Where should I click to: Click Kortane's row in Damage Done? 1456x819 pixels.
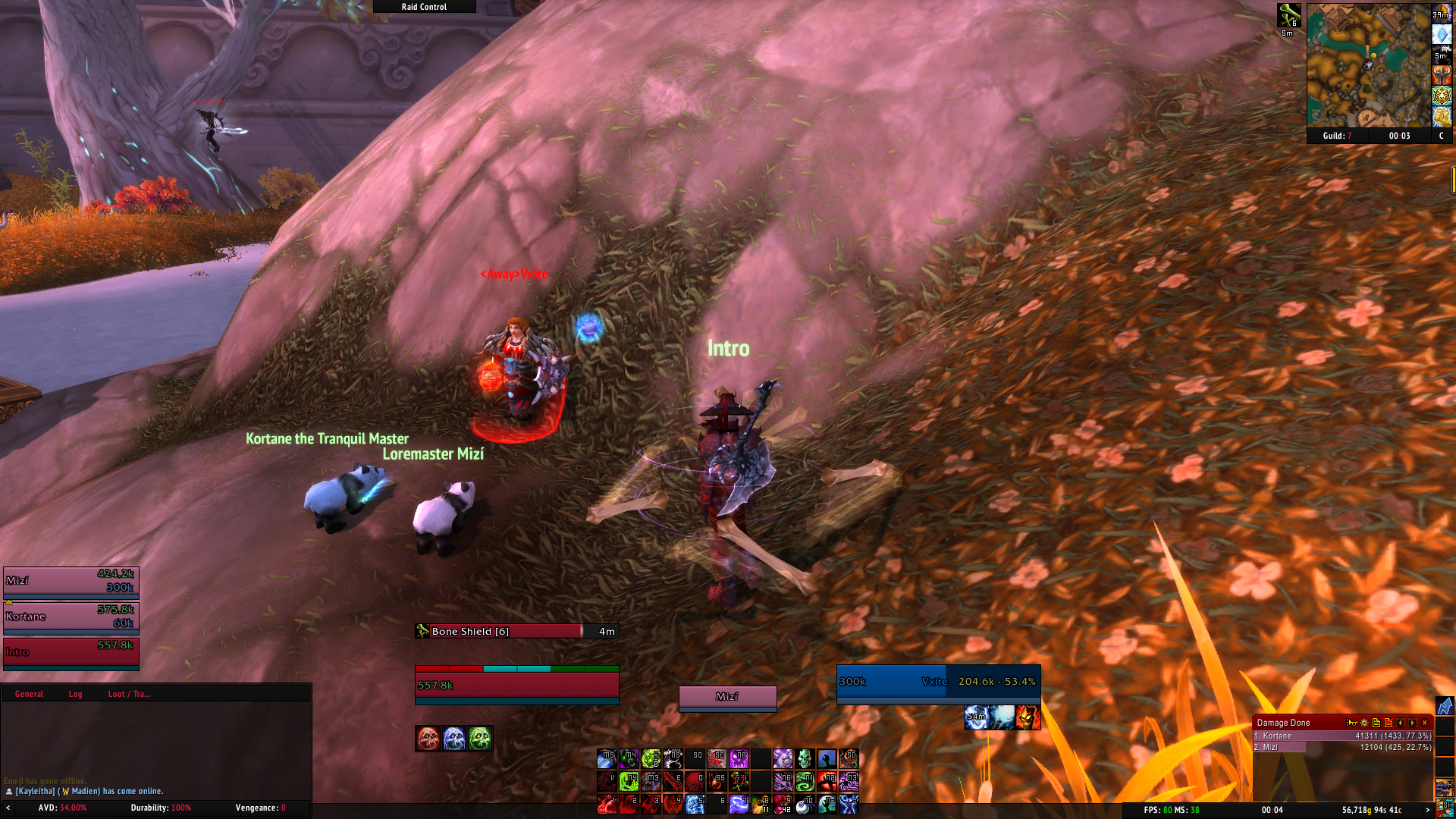[x=1341, y=736]
